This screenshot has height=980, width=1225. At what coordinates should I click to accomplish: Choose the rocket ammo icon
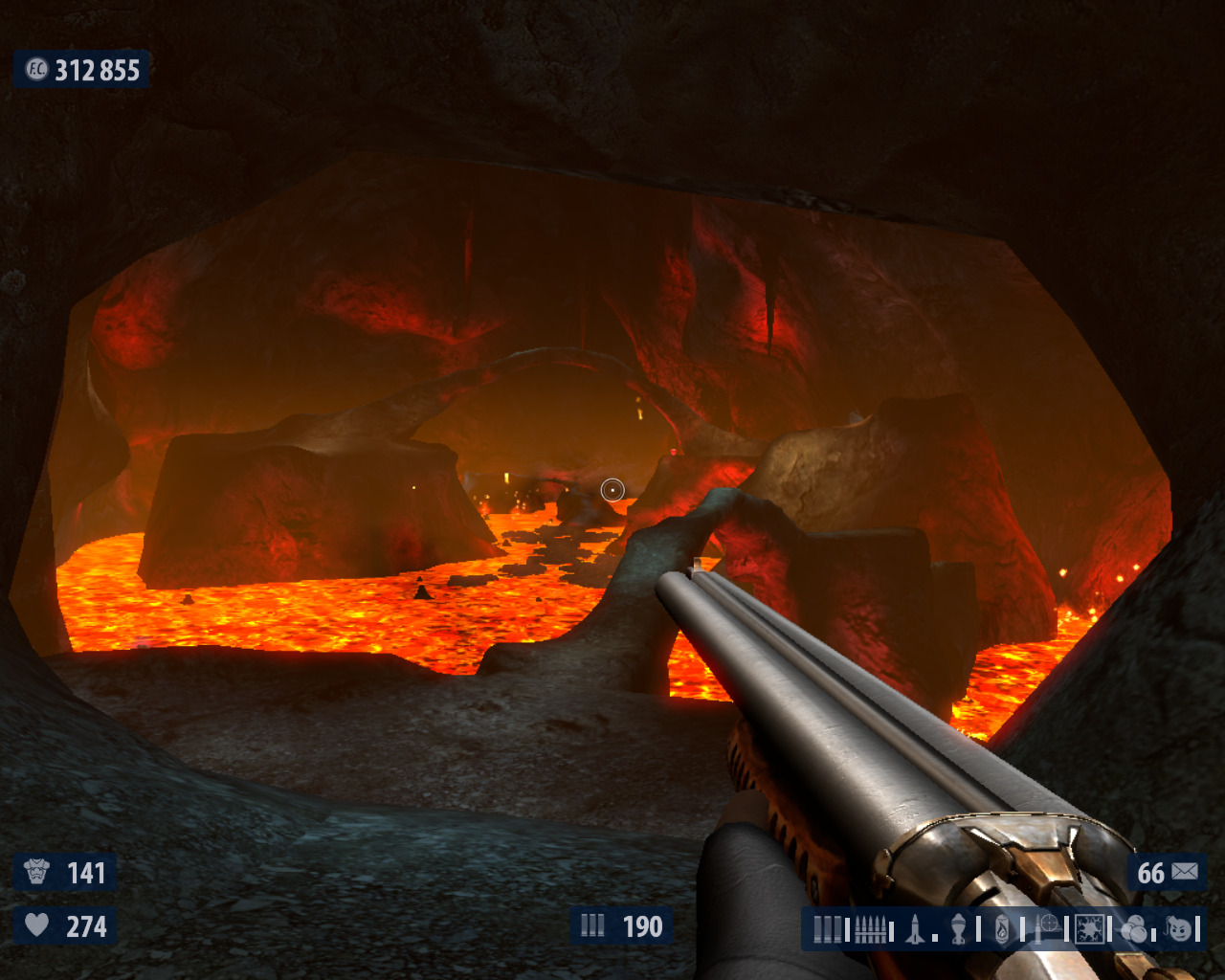click(916, 929)
